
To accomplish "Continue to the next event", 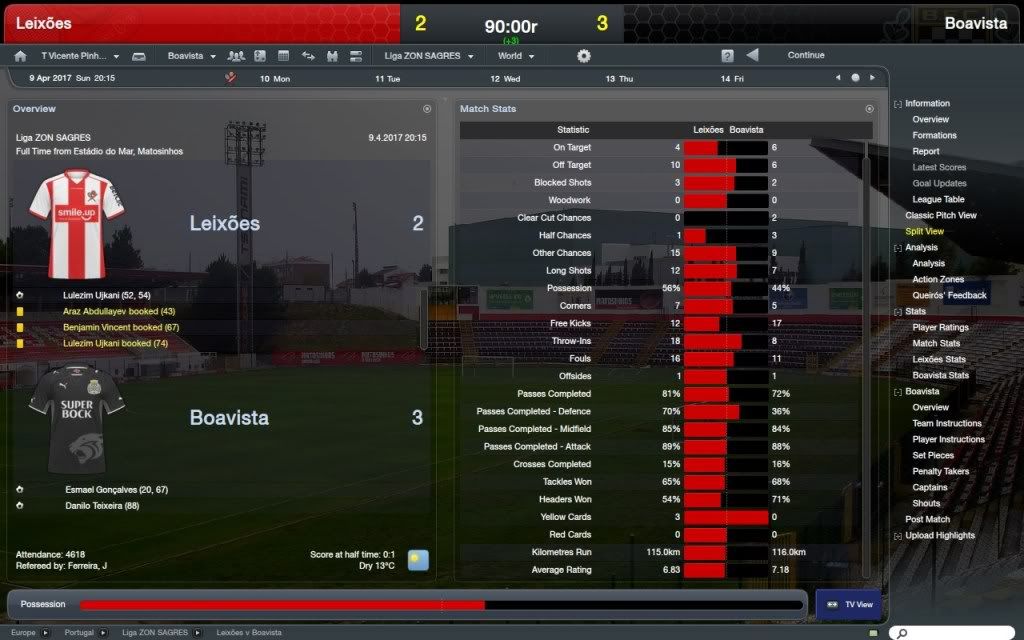I will click(x=805, y=55).
